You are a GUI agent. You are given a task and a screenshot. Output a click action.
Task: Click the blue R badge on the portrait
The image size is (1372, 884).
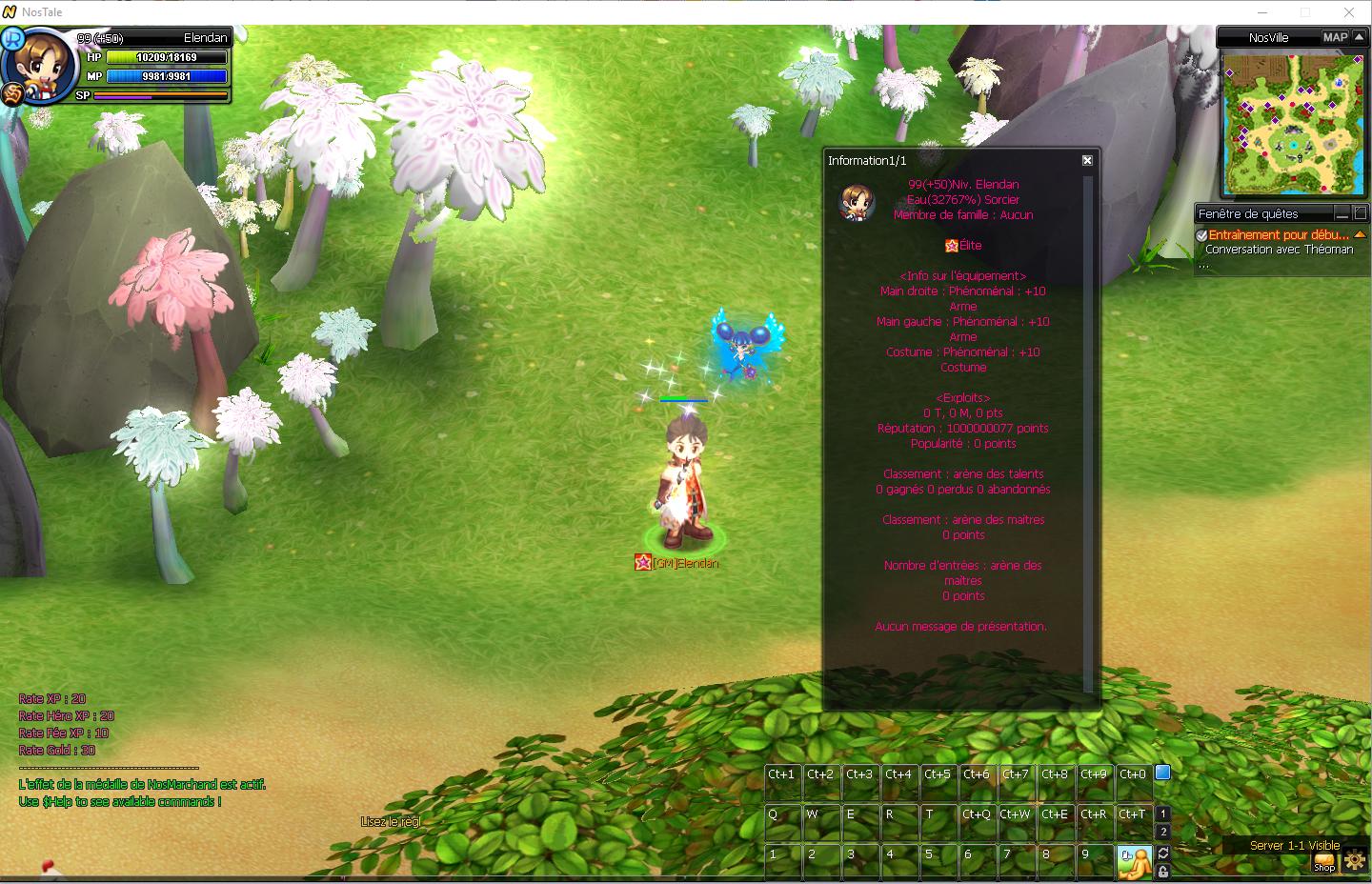click(x=13, y=38)
